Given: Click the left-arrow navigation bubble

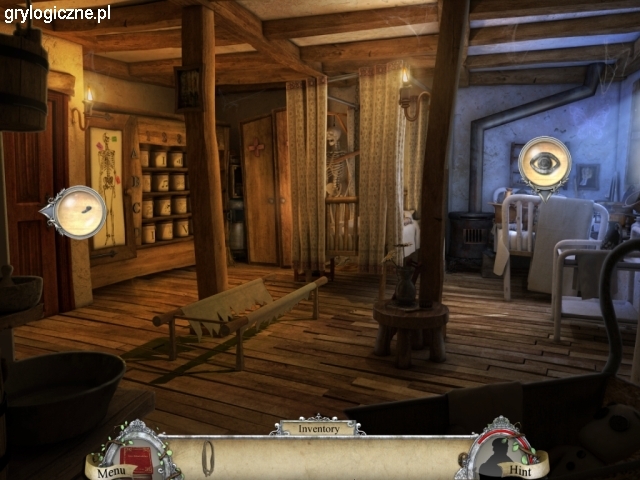Looking at the screenshot, I should [x=76, y=211].
